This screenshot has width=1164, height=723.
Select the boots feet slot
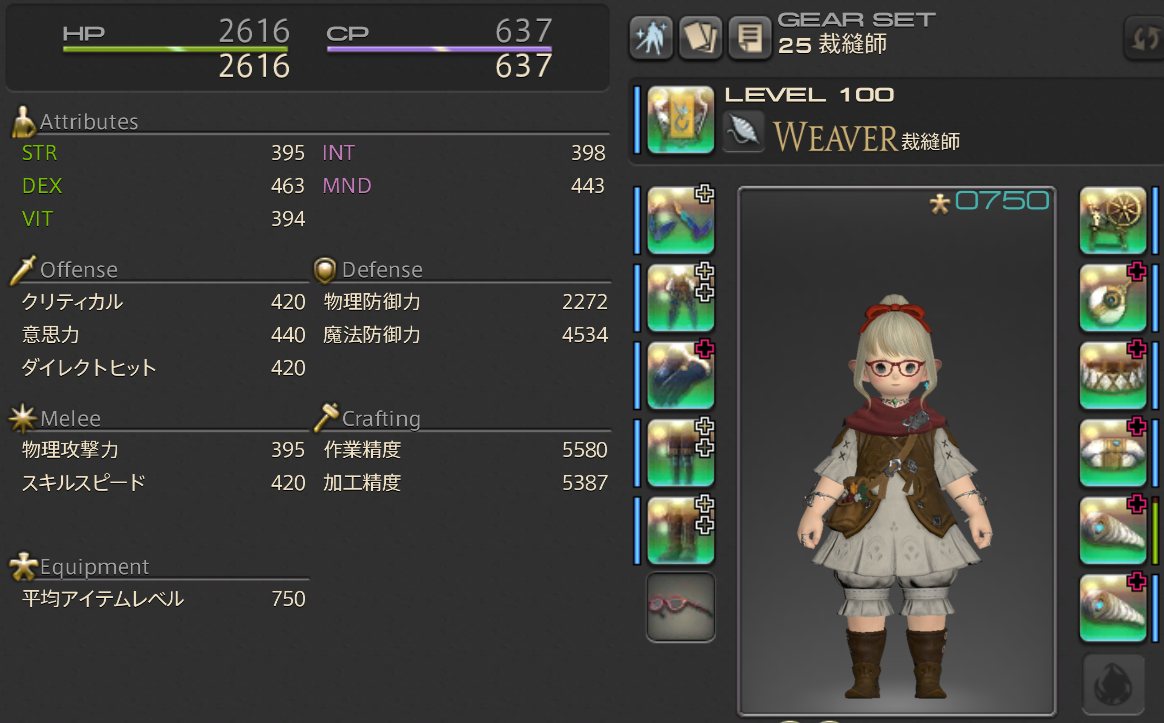click(x=680, y=530)
